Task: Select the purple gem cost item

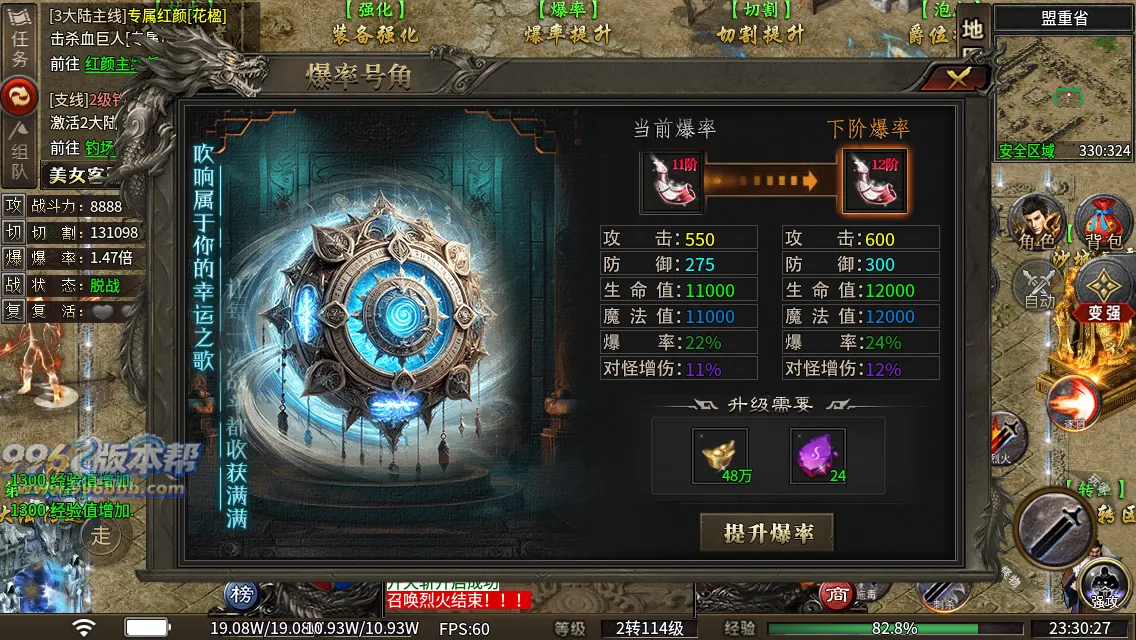Action: [818, 456]
